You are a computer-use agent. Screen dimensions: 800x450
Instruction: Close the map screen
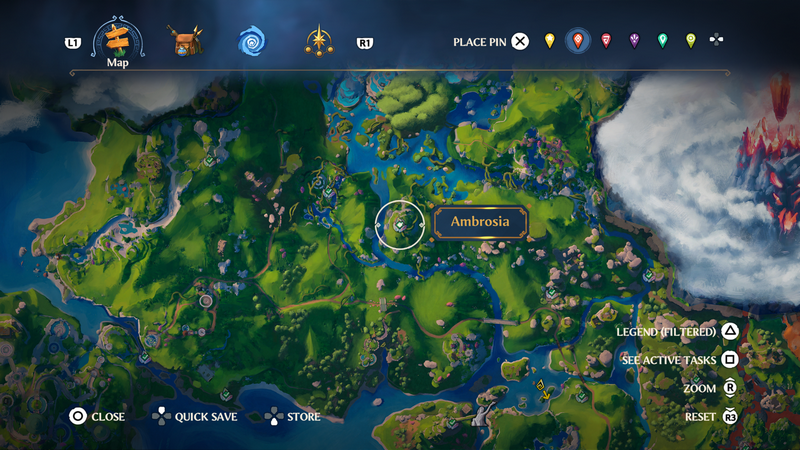pos(97,416)
